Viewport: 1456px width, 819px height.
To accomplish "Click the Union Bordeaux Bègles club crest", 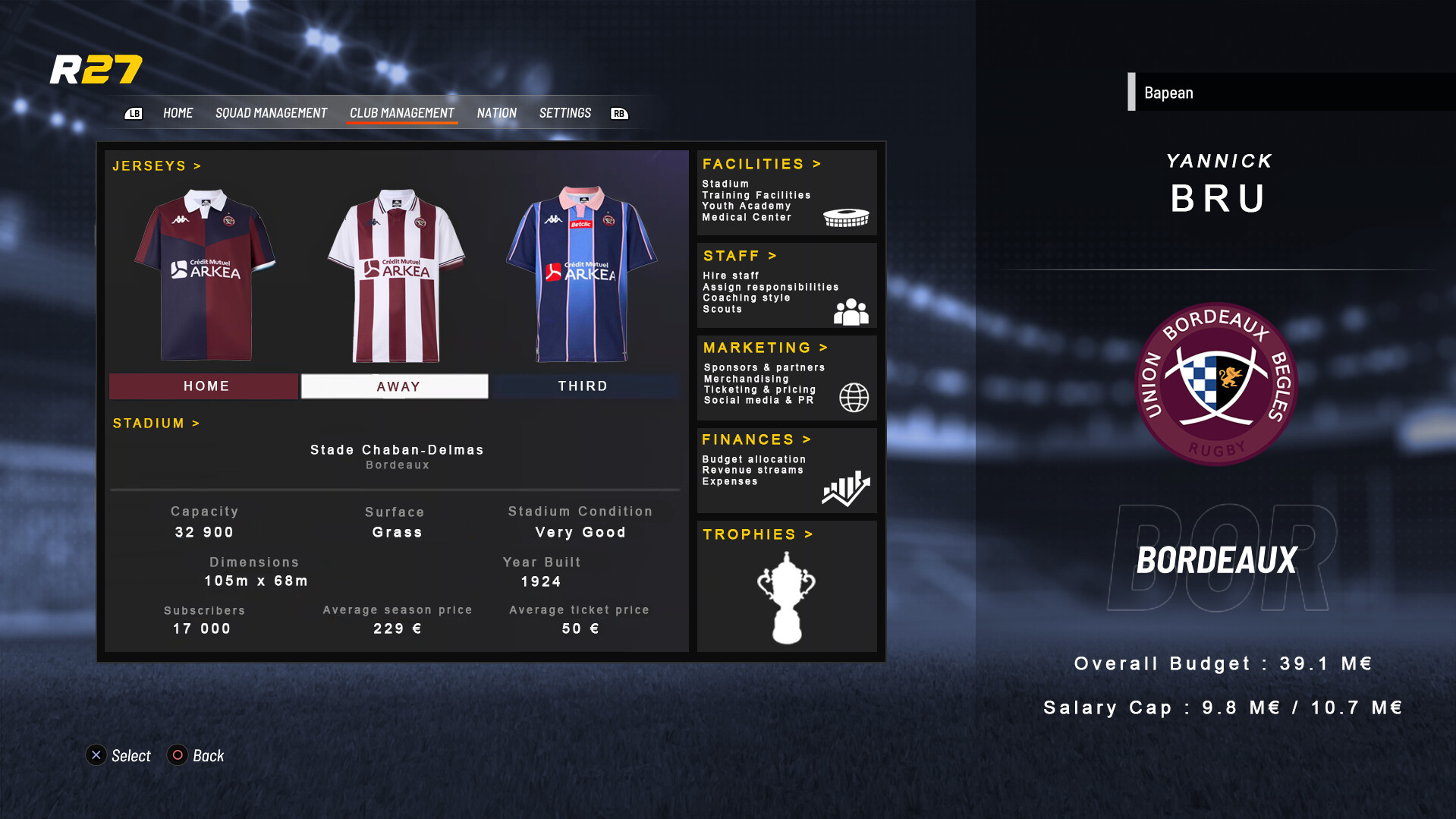I will click(x=1215, y=383).
